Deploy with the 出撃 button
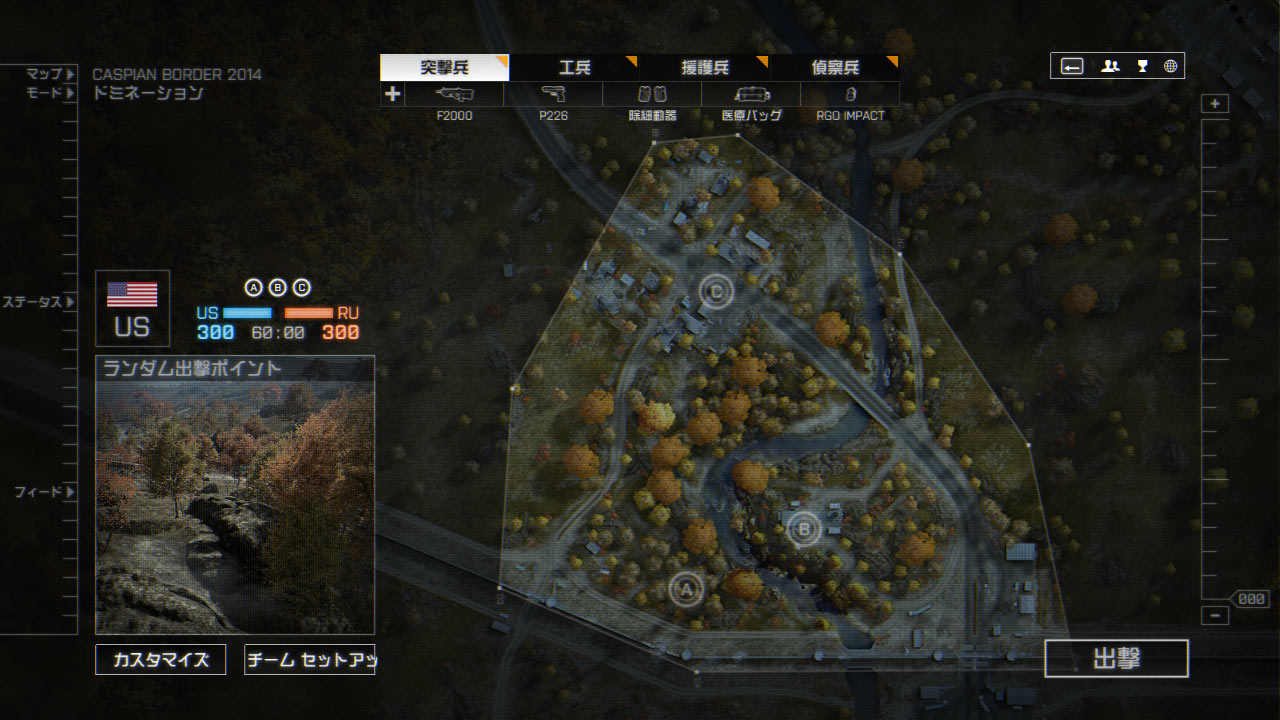 pos(1116,659)
